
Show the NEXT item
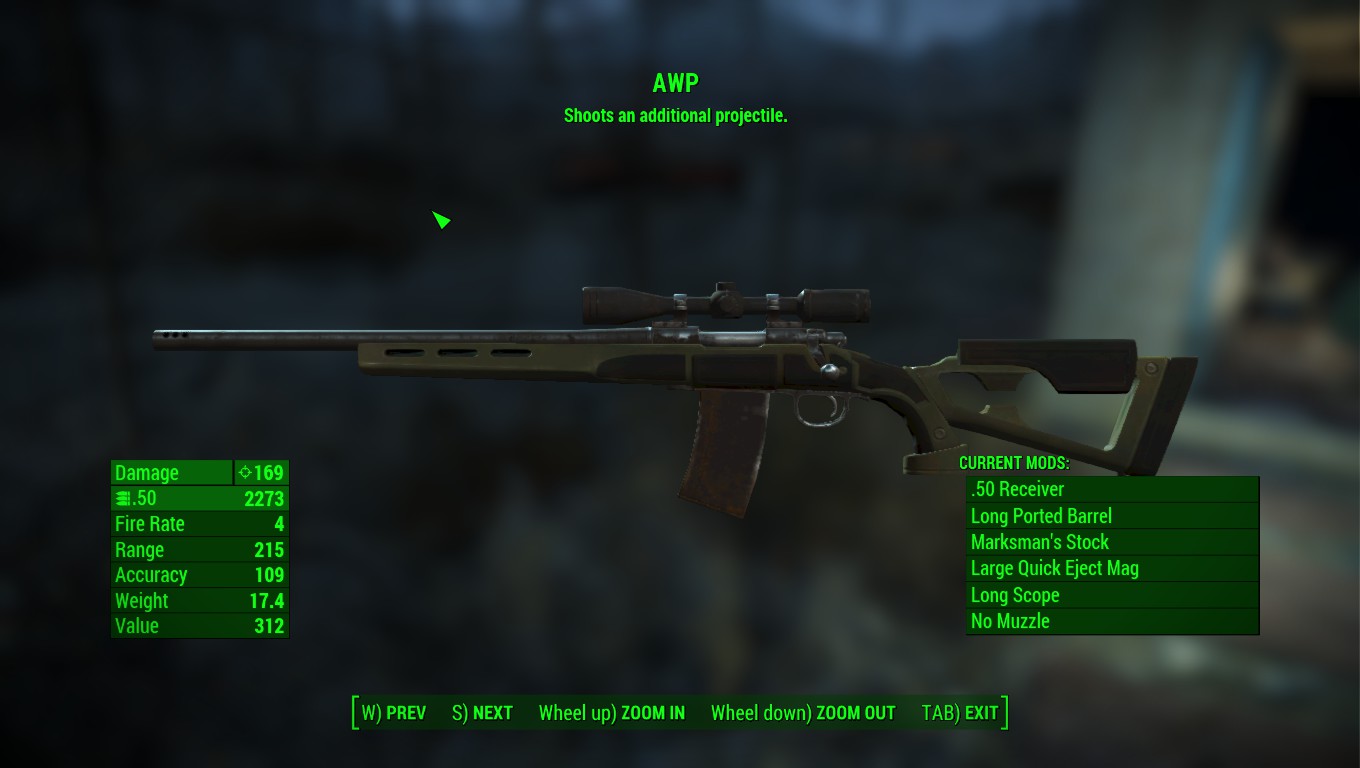(482, 713)
